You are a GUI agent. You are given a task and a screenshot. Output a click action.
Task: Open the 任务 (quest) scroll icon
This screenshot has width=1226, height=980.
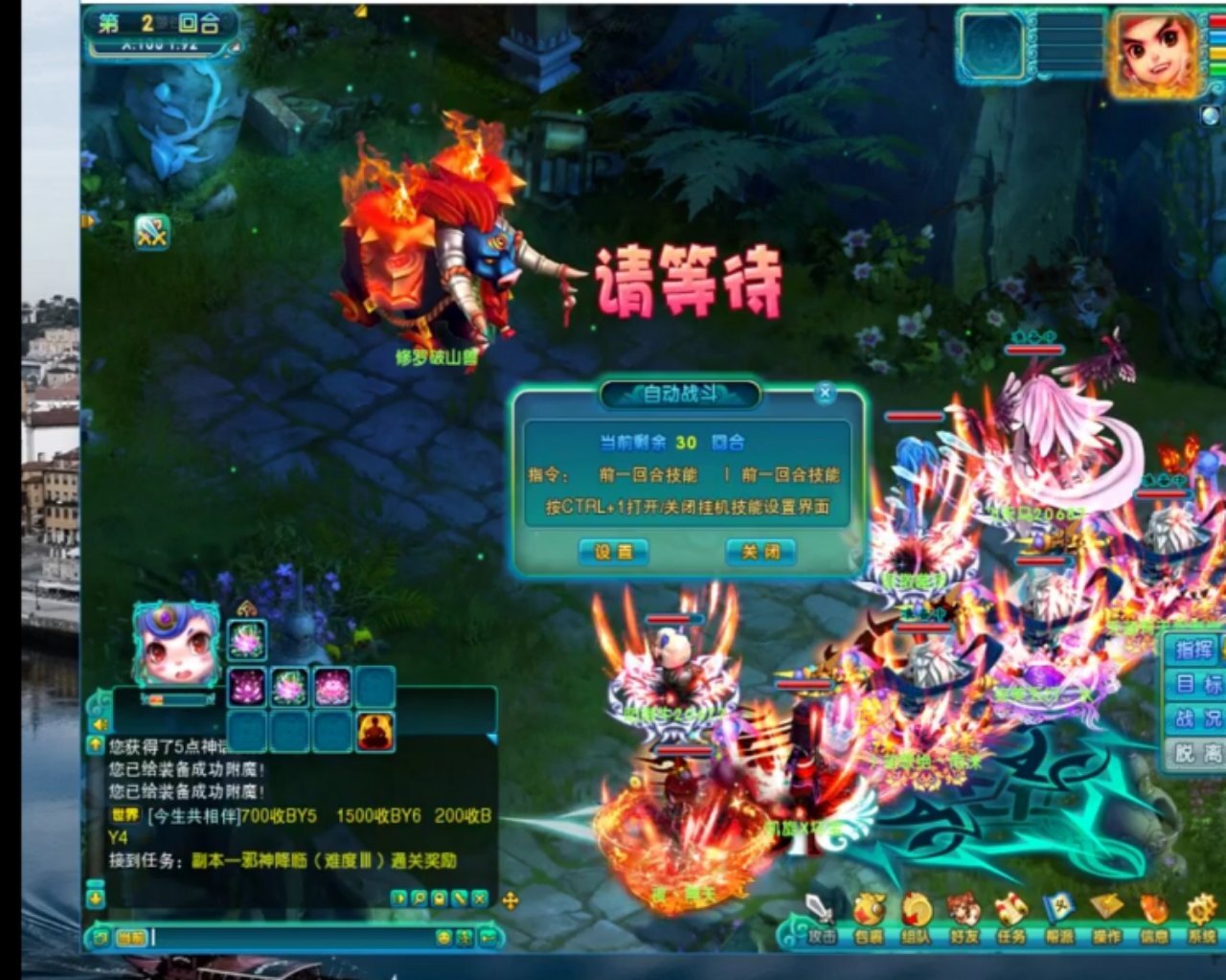pos(1009,908)
